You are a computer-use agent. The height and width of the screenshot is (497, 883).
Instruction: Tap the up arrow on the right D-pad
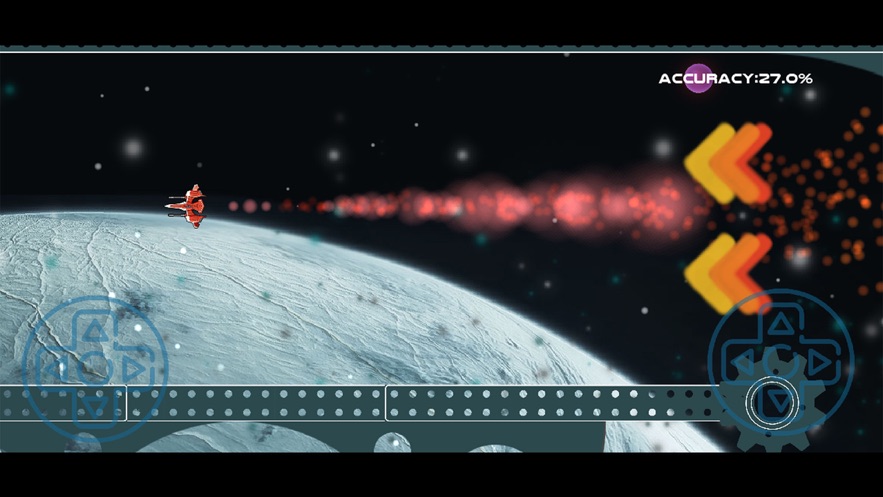click(x=778, y=323)
